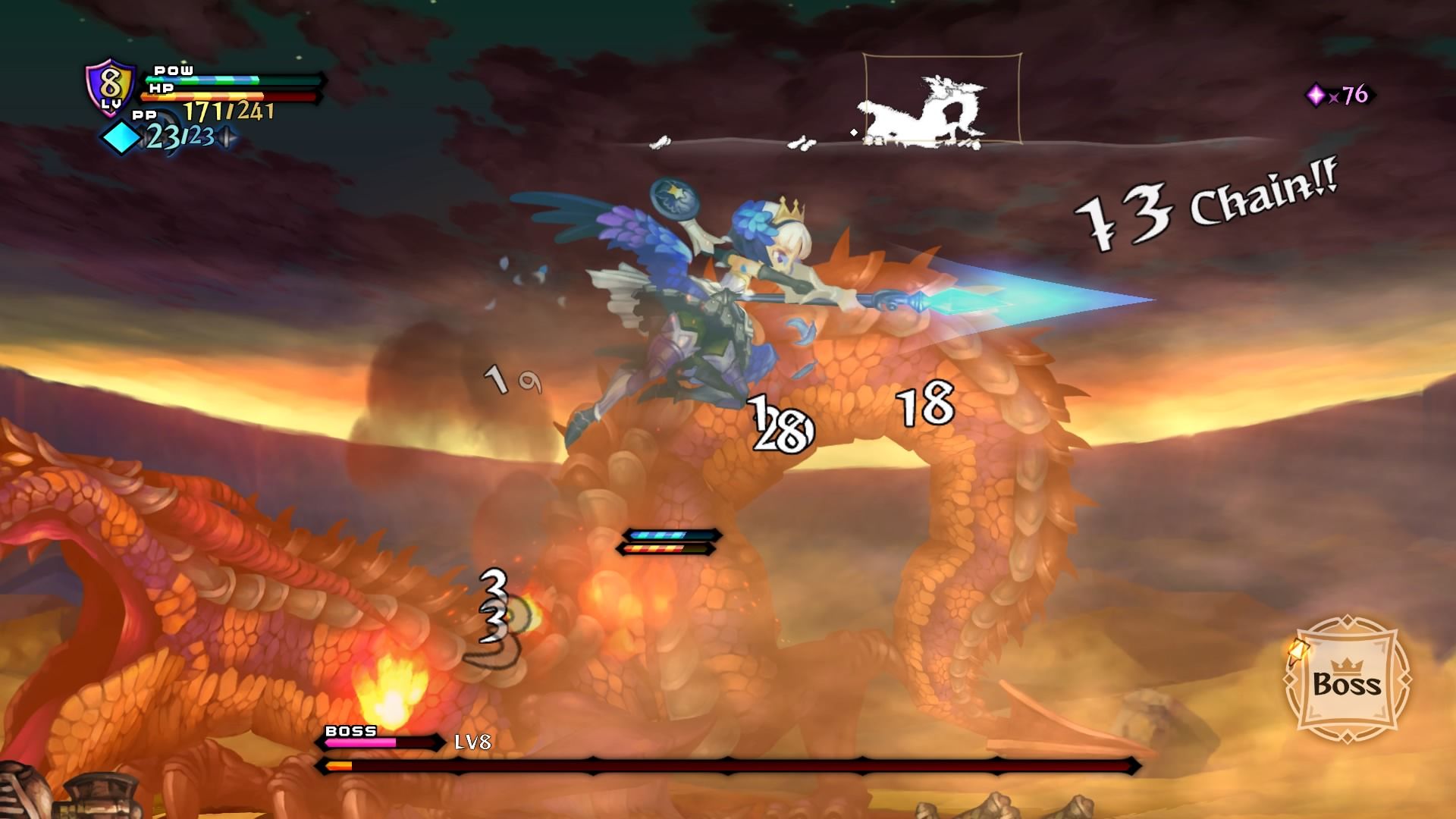Screen dimensions: 1456x819
Task: Select the blue PP diamond icon
Action: [x=121, y=139]
